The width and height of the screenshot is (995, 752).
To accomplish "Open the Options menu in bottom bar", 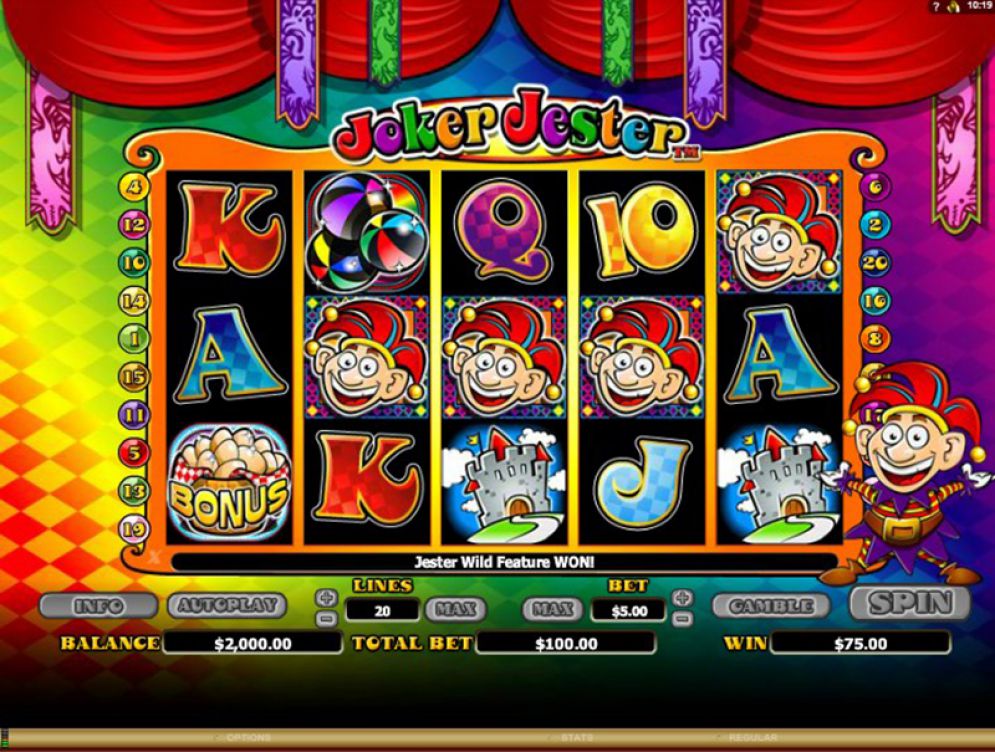I will 247,738.
